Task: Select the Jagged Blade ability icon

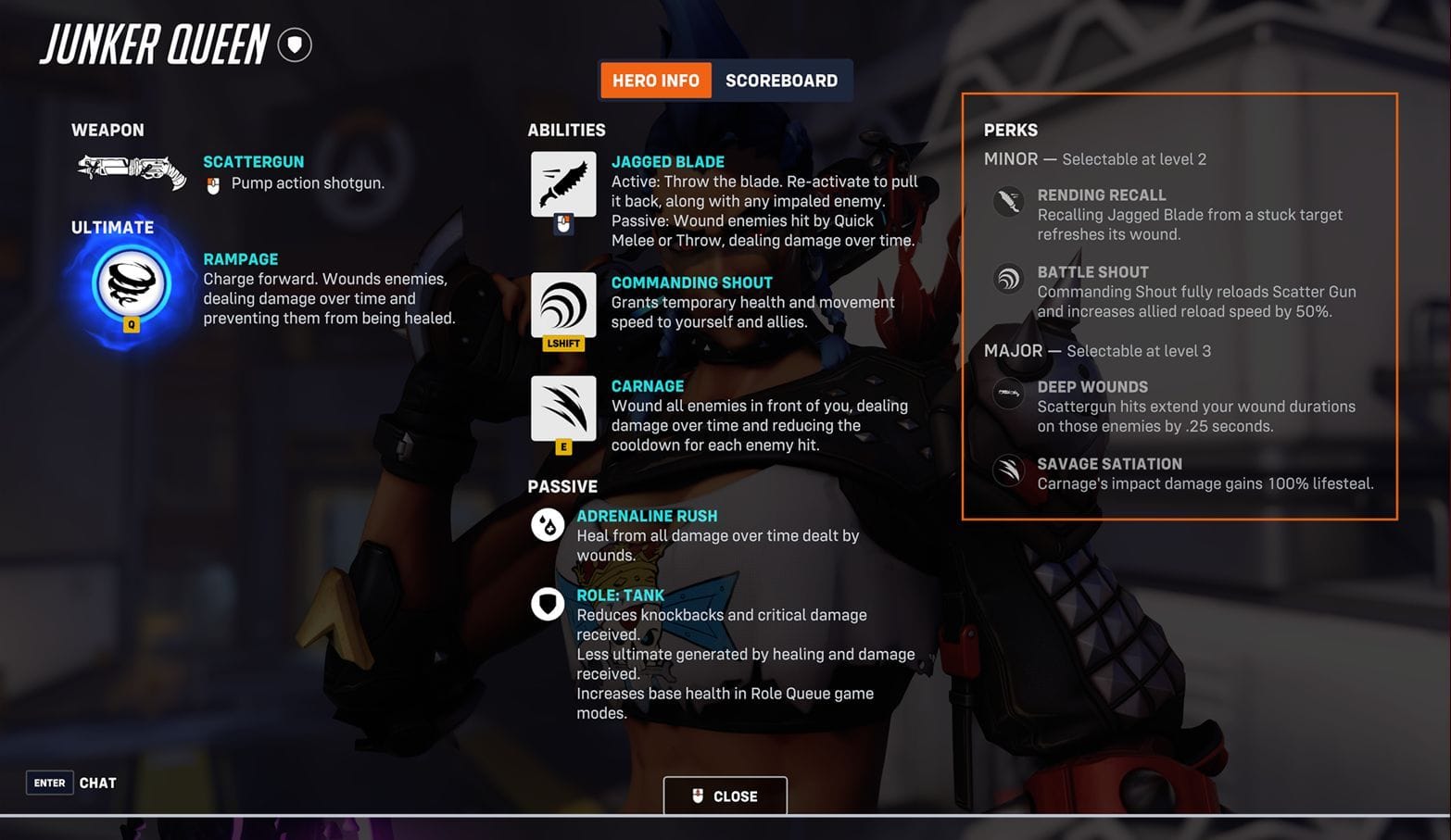Action: (562, 184)
